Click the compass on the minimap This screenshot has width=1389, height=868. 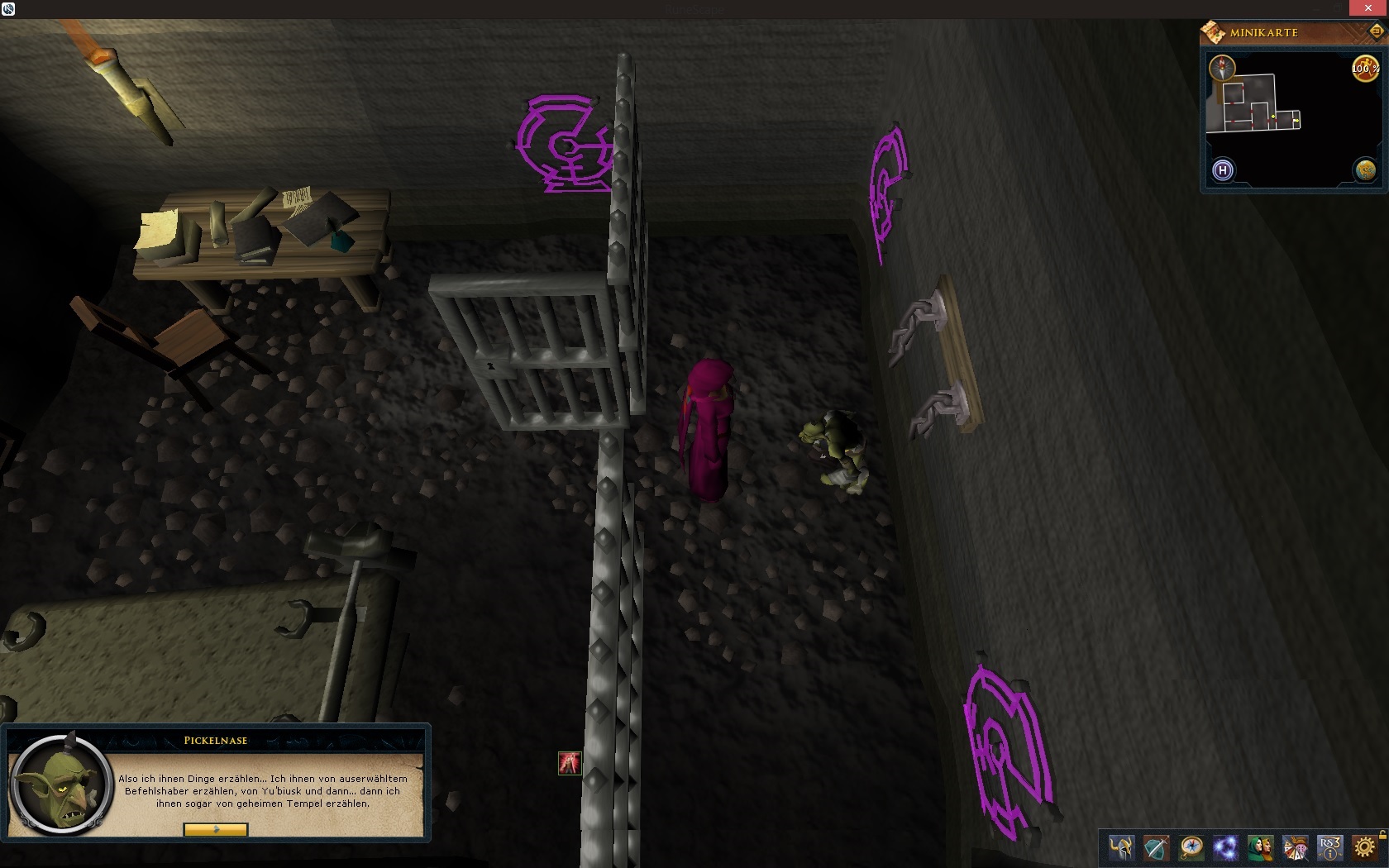point(1222,67)
